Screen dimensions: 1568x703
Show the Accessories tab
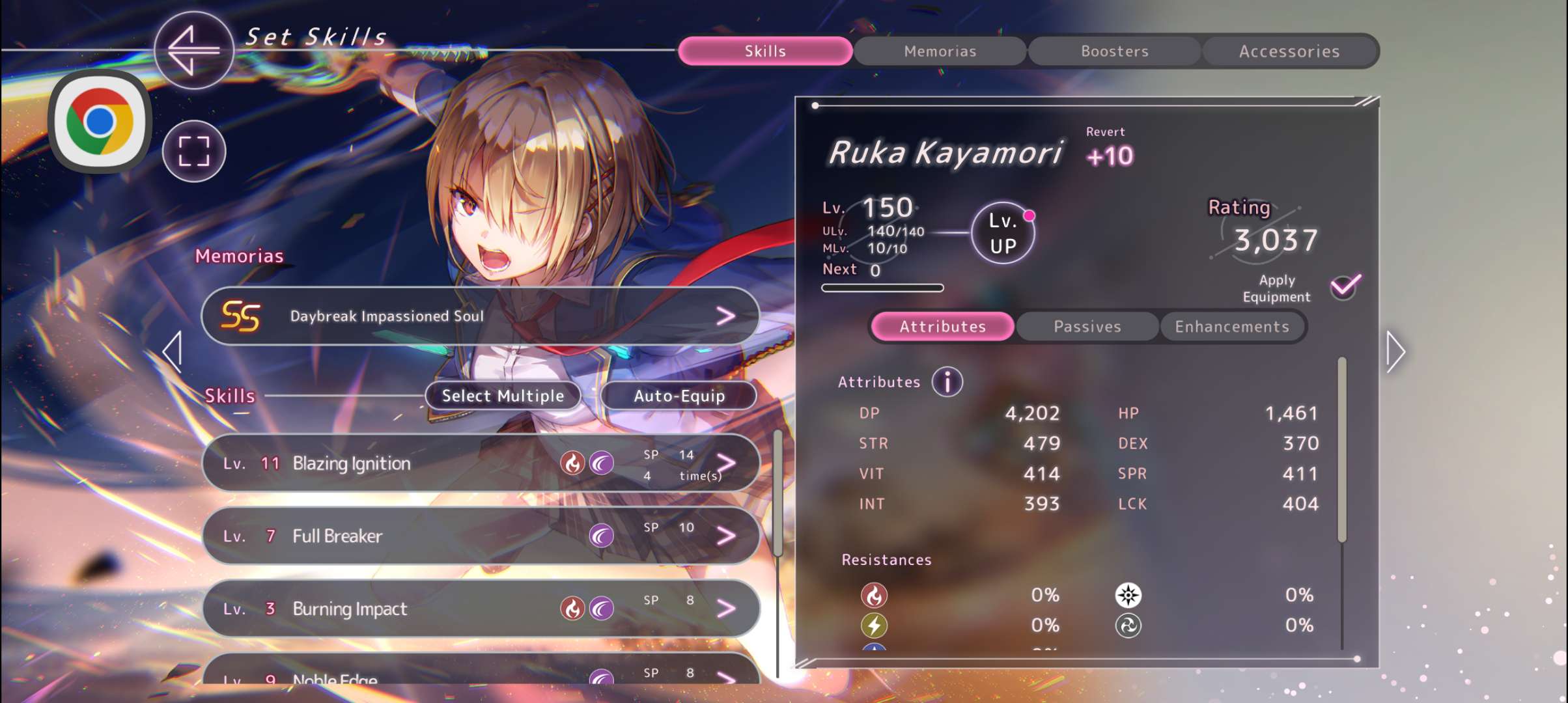click(1289, 51)
